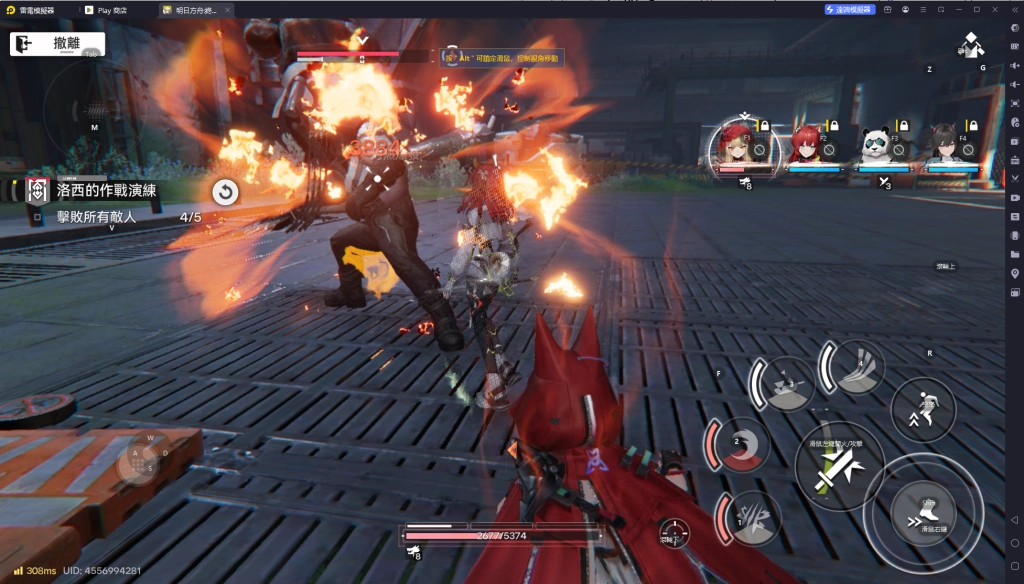Screen dimensions: 1024x584
Task: Restart the drill with the circular arrow button
Action: 226,192
